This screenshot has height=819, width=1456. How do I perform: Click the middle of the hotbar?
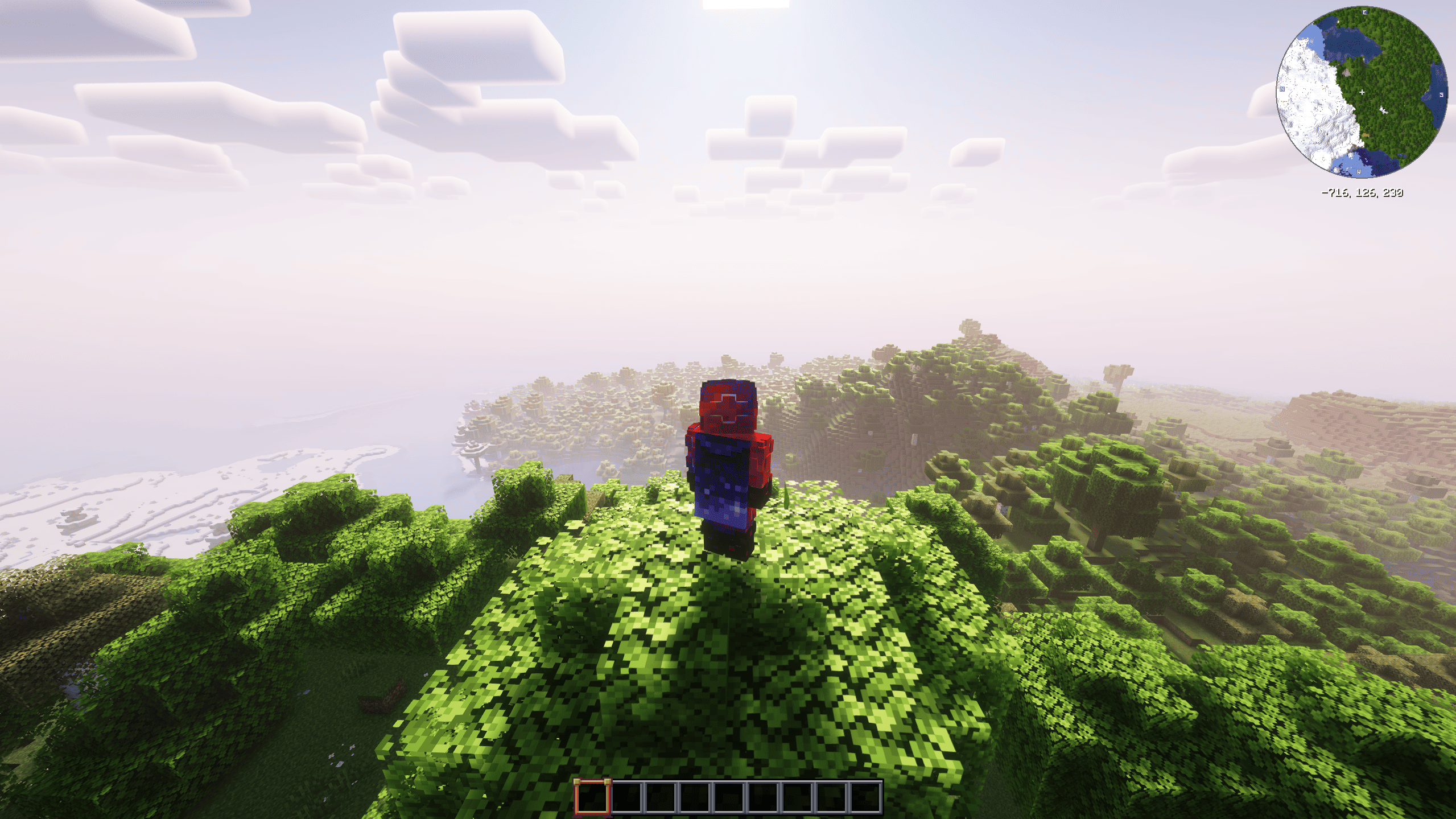click(x=729, y=798)
